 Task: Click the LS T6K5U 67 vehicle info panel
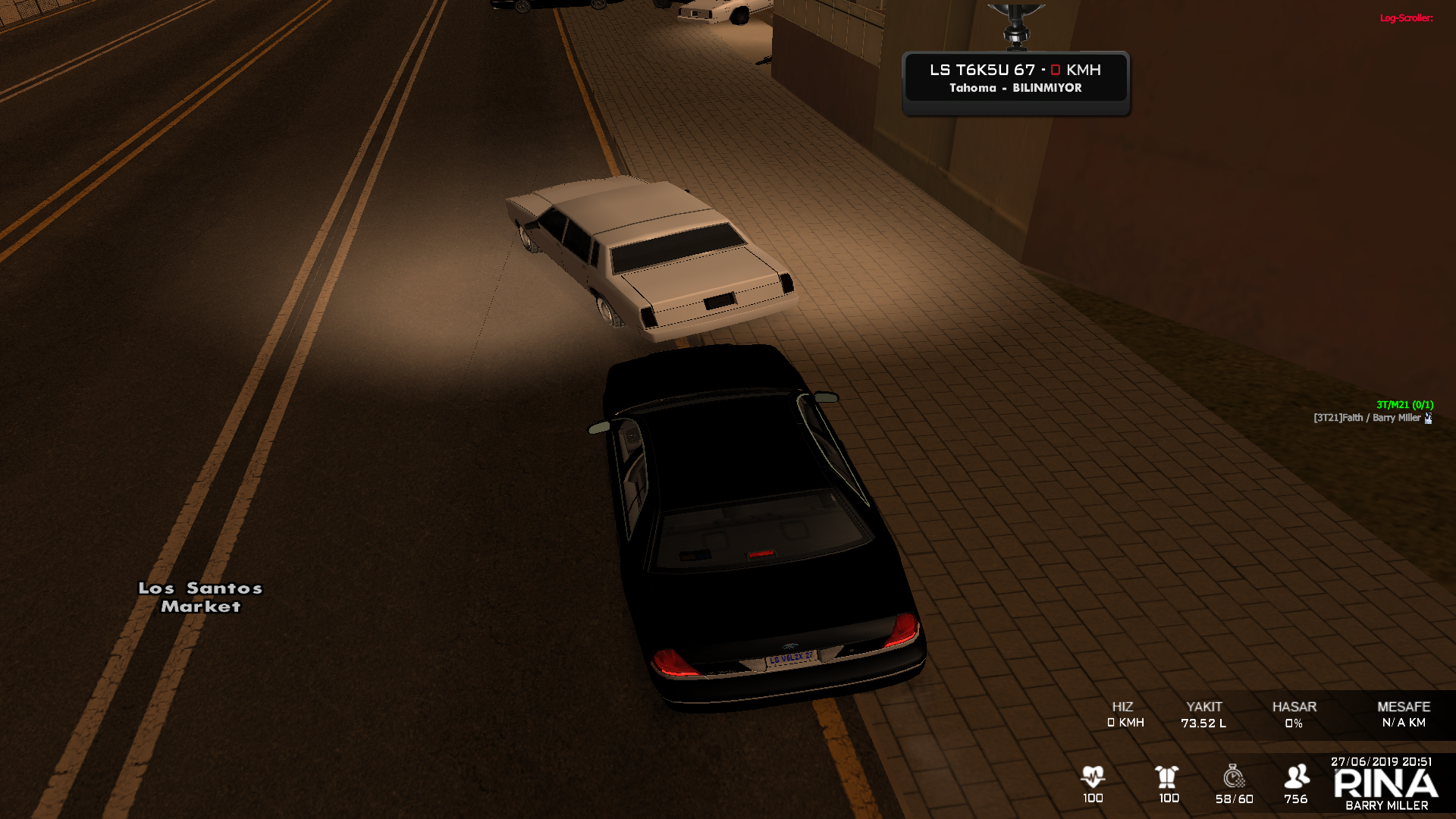(1015, 78)
